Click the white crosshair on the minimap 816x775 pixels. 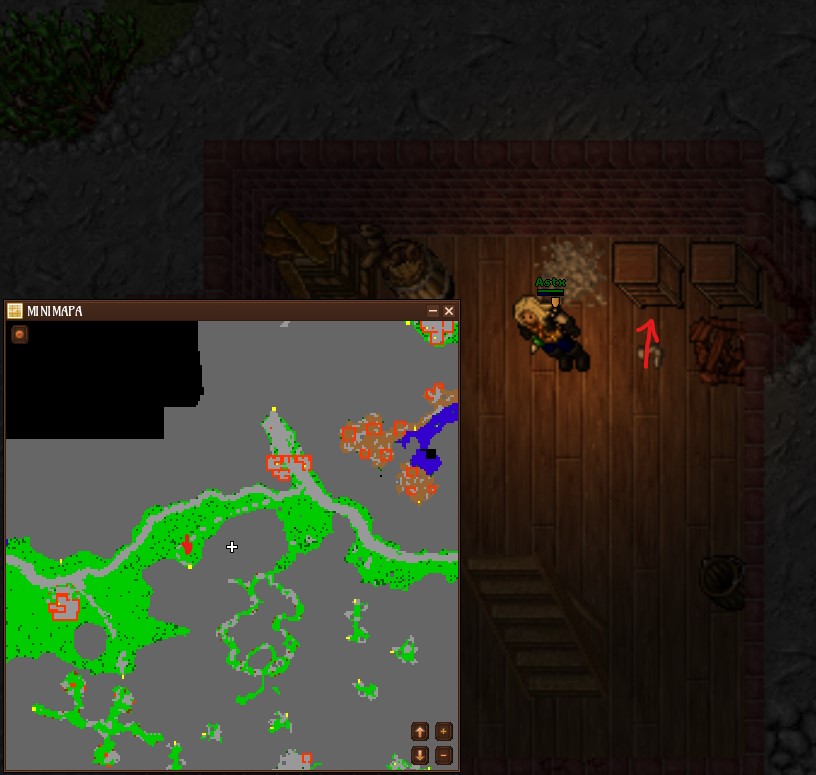pyautogui.click(x=232, y=547)
